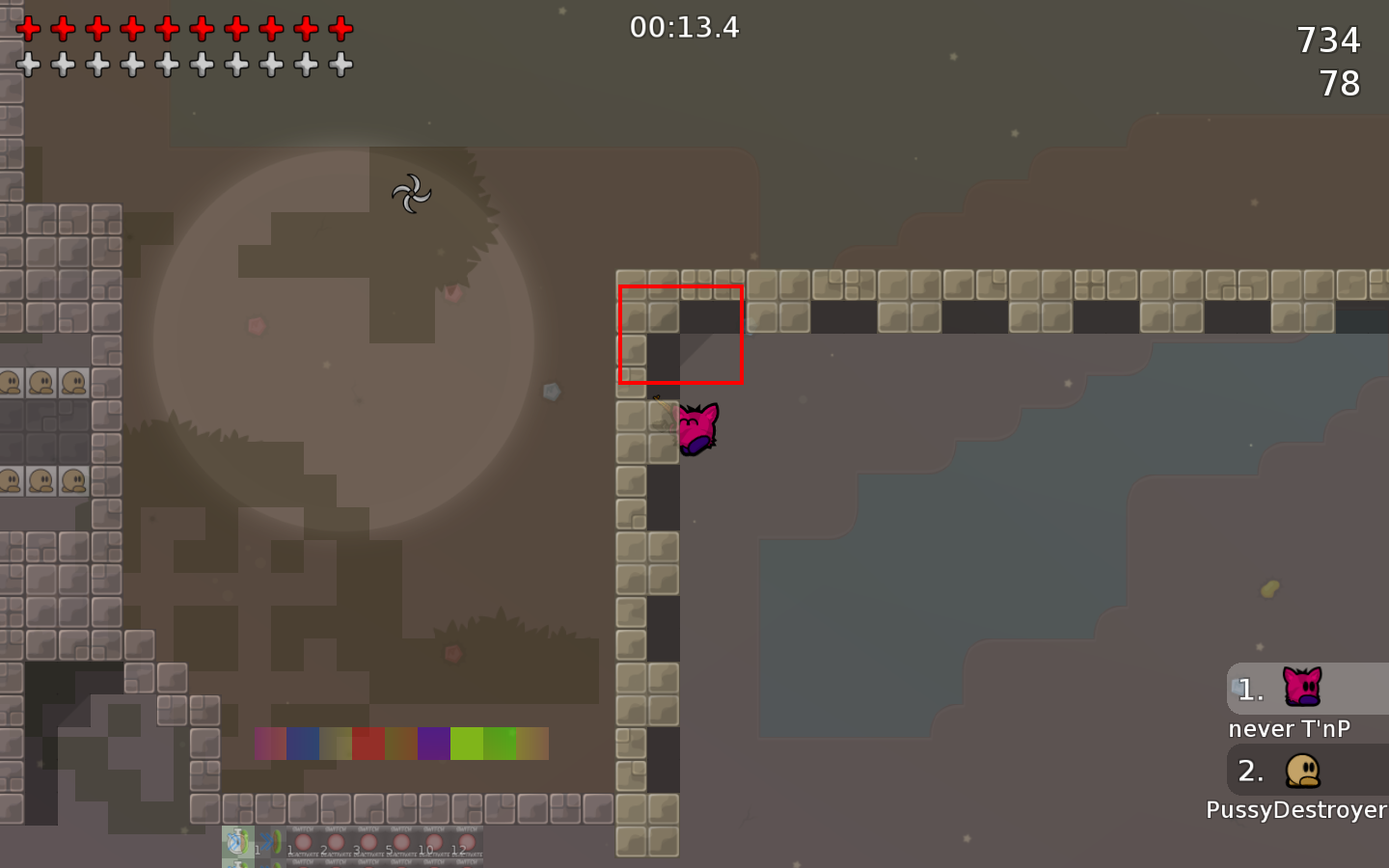Viewport: 1389px width, 868px height.
Task: Click a tee face block on the left wall
Action: pos(42,380)
